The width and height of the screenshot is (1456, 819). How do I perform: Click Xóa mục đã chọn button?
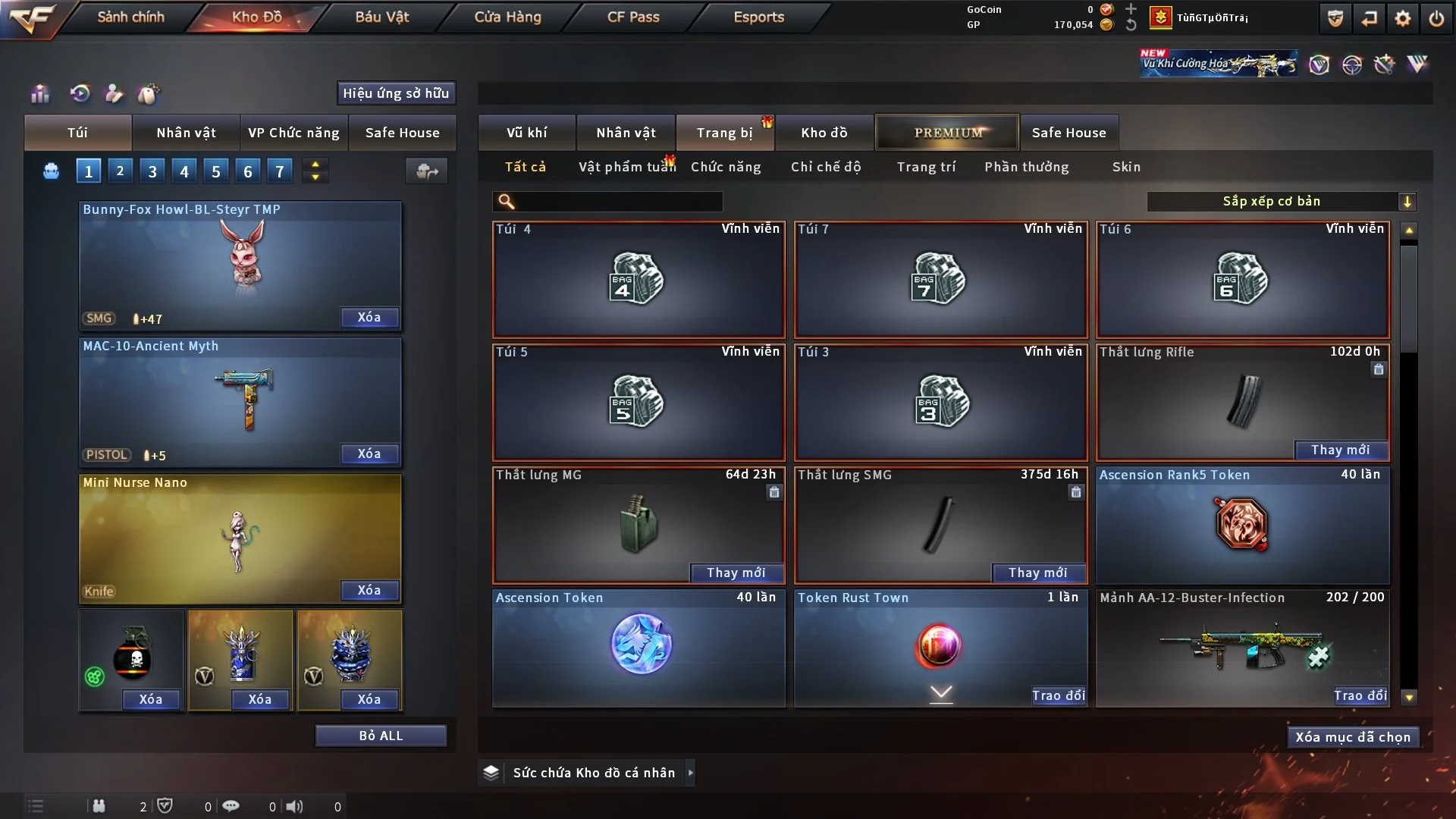(x=1352, y=737)
